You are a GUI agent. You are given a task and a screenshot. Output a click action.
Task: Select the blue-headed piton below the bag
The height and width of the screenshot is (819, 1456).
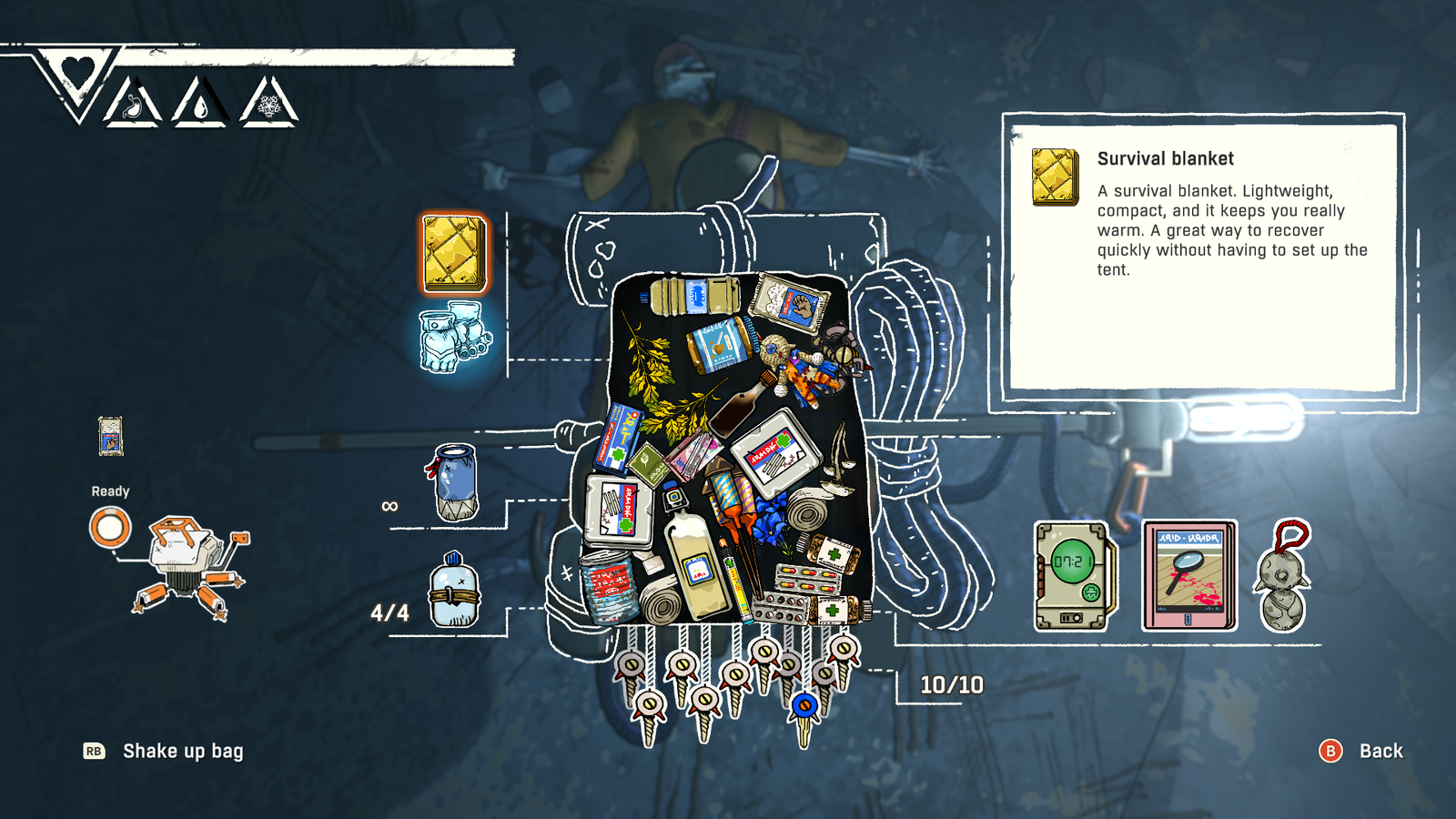tap(804, 708)
